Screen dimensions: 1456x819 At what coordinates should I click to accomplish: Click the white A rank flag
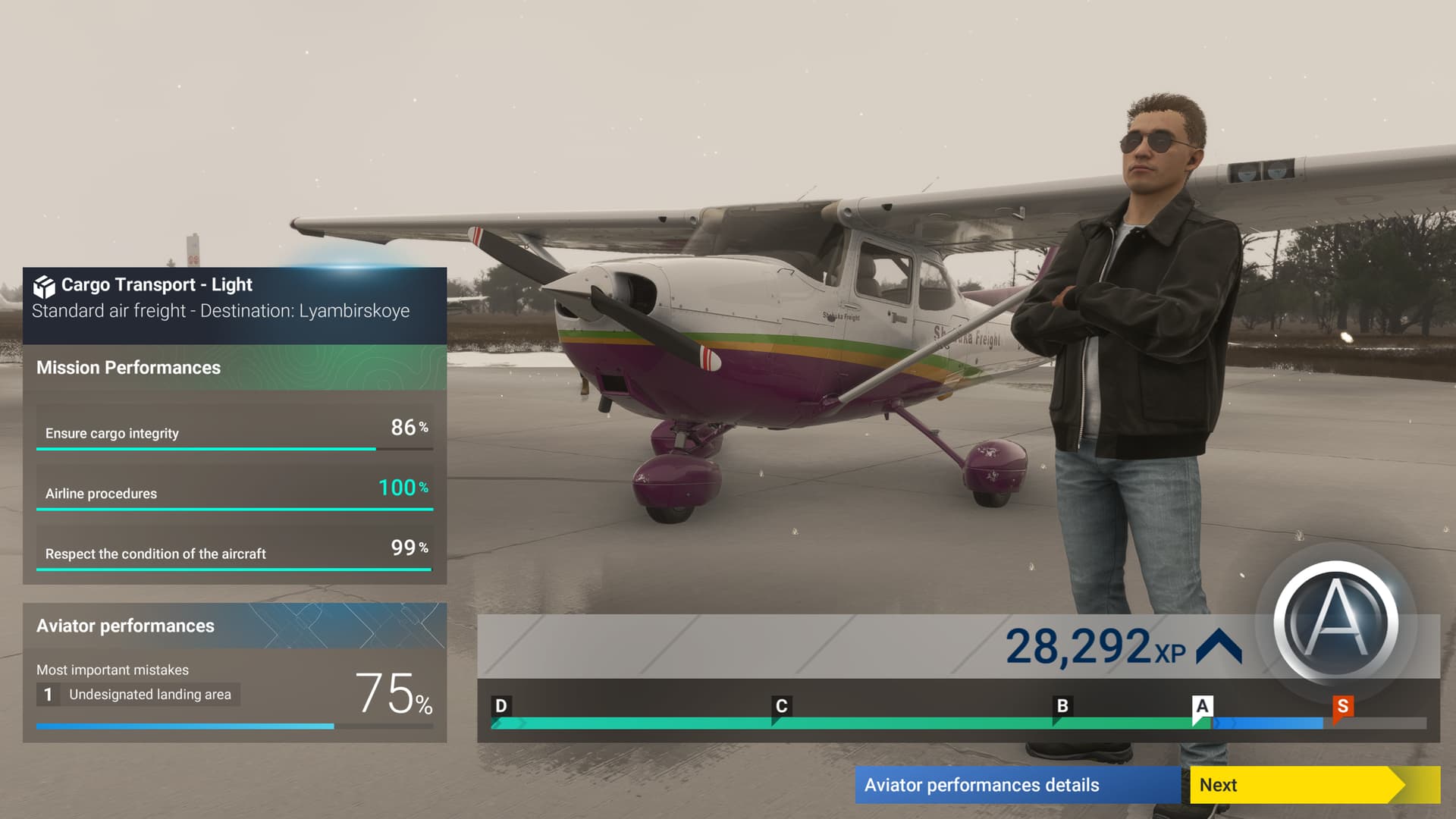point(1201,706)
